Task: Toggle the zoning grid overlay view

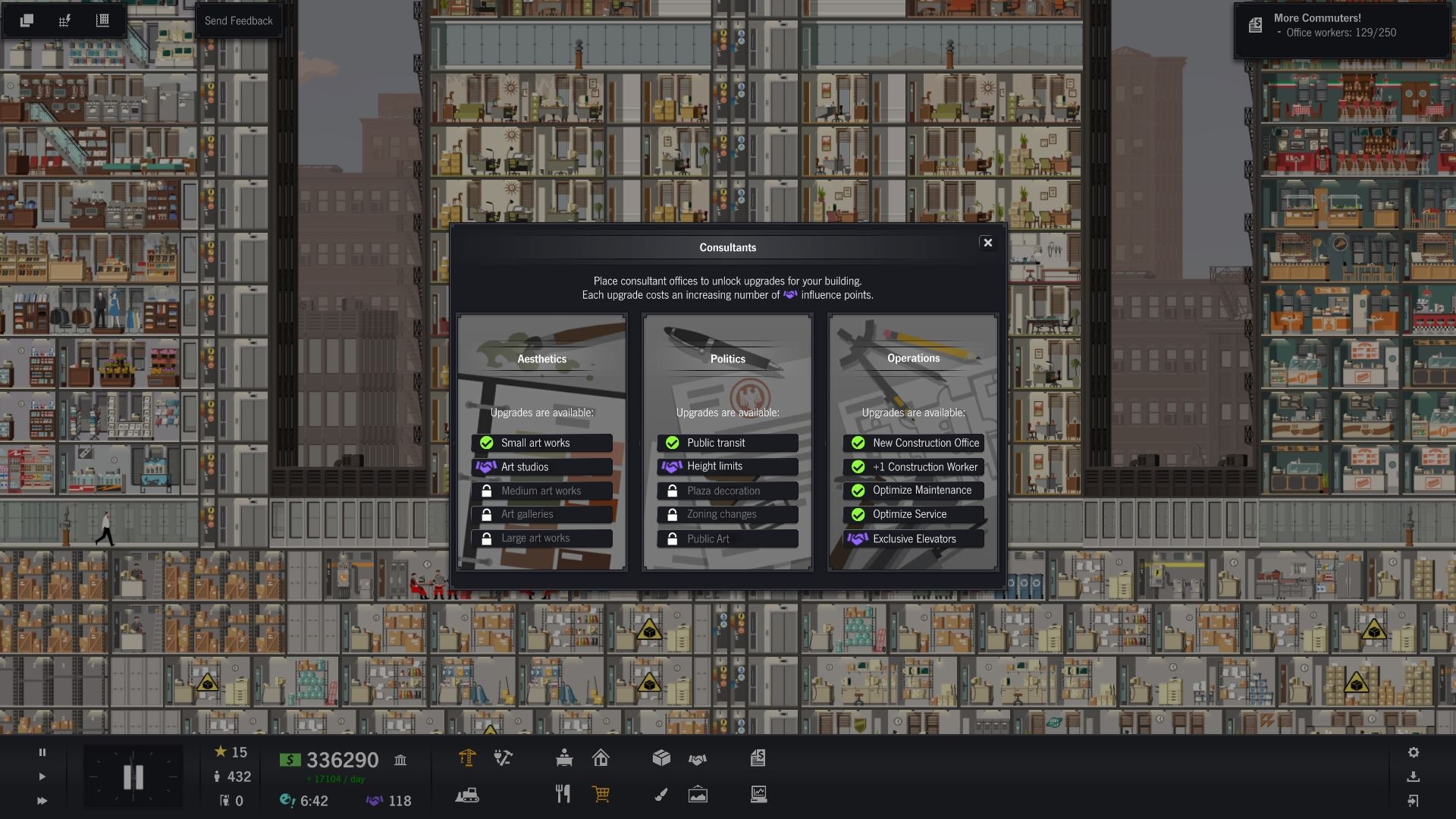Action: pyautogui.click(x=65, y=20)
